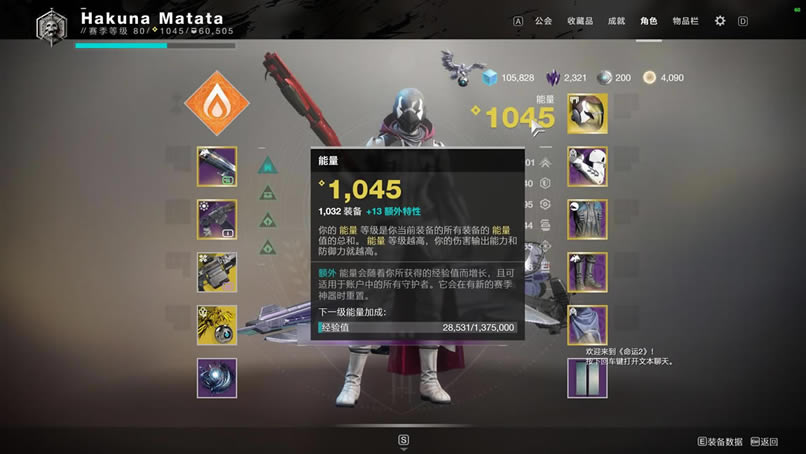The width and height of the screenshot is (806, 454).
Task: Open the chest armor slot
Action: pos(587,219)
